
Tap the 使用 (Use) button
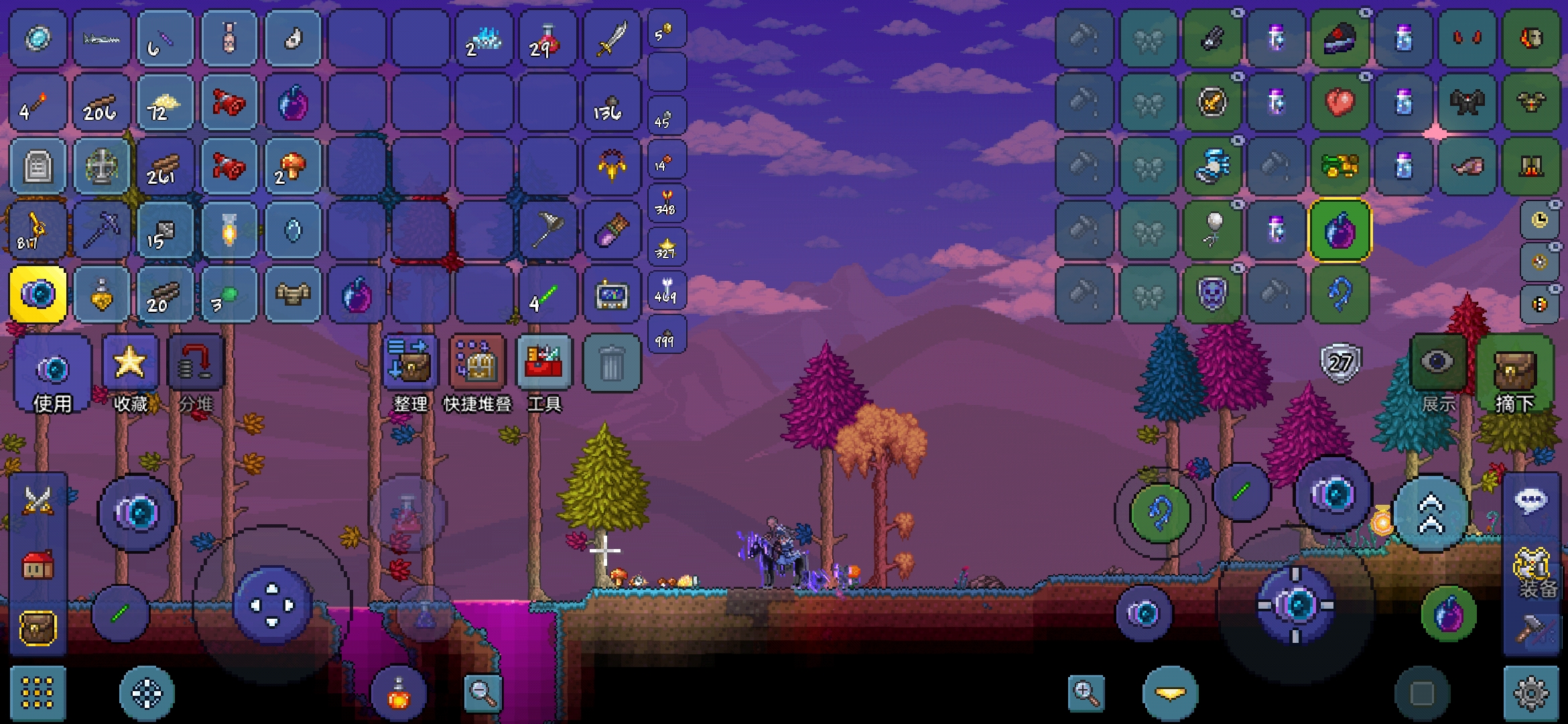click(52, 373)
